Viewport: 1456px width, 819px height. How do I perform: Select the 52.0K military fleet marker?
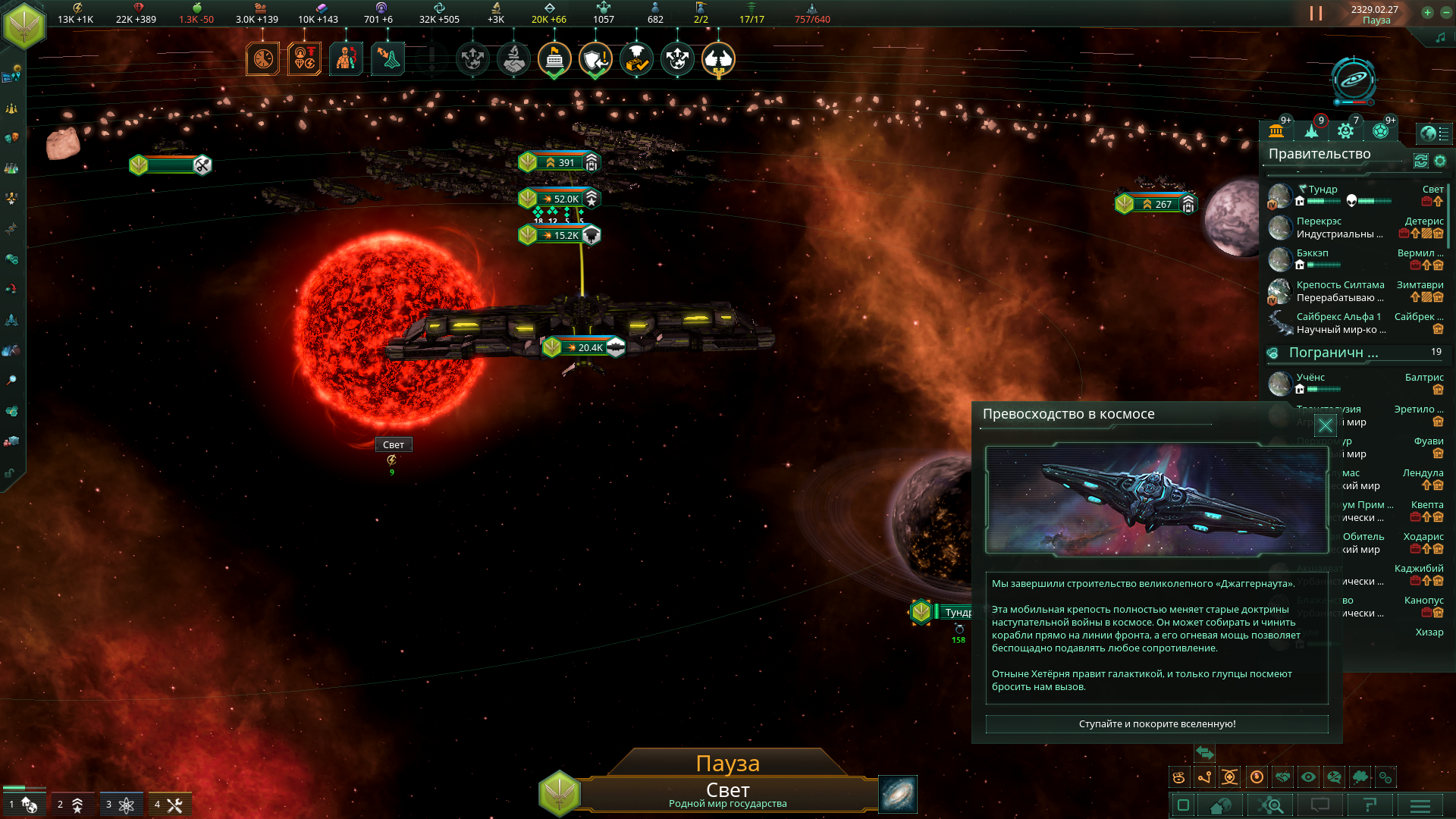coord(560,199)
